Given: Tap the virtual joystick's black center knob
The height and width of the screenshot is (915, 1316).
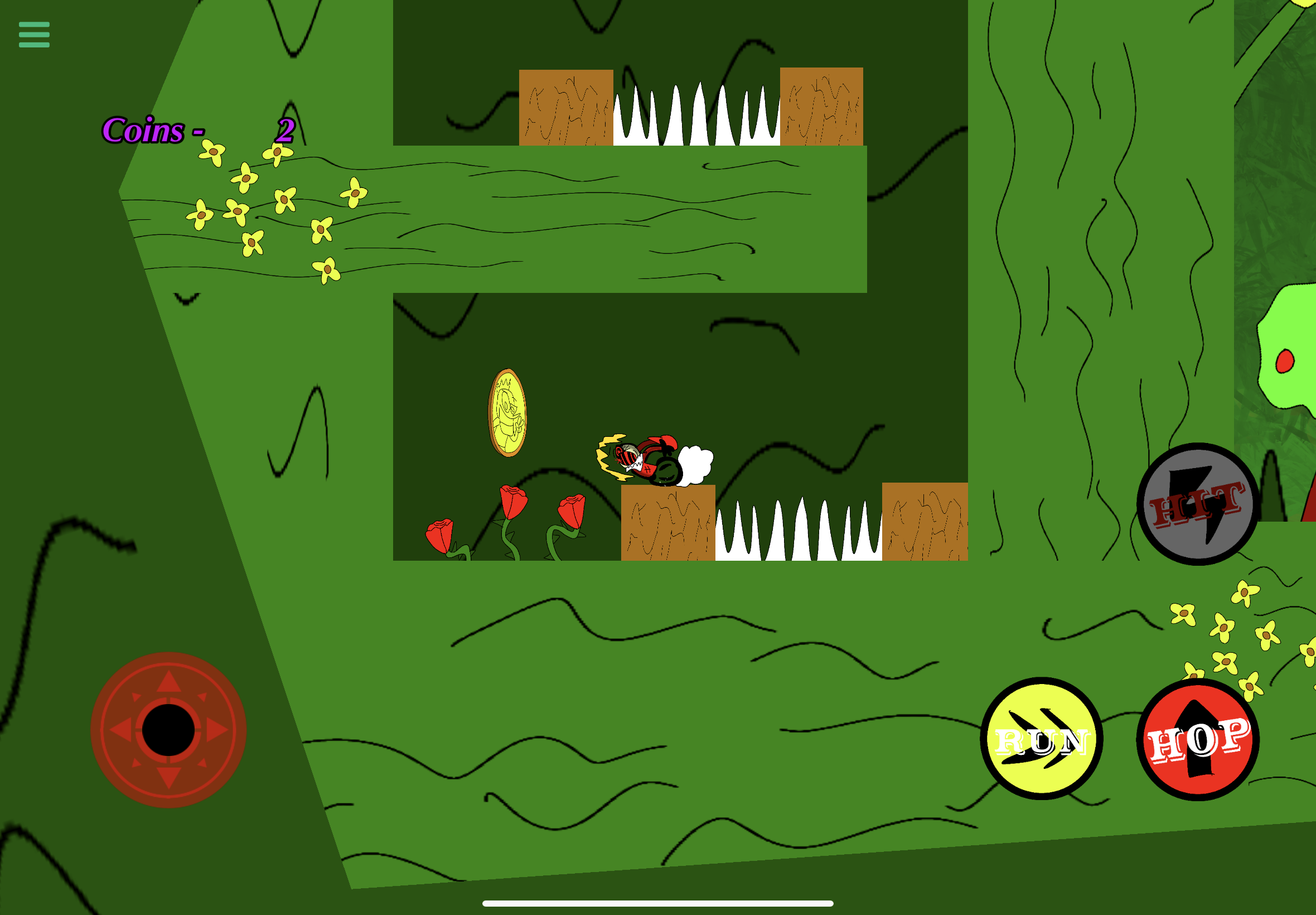Looking at the screenshot, I should [x=168, y=730].
